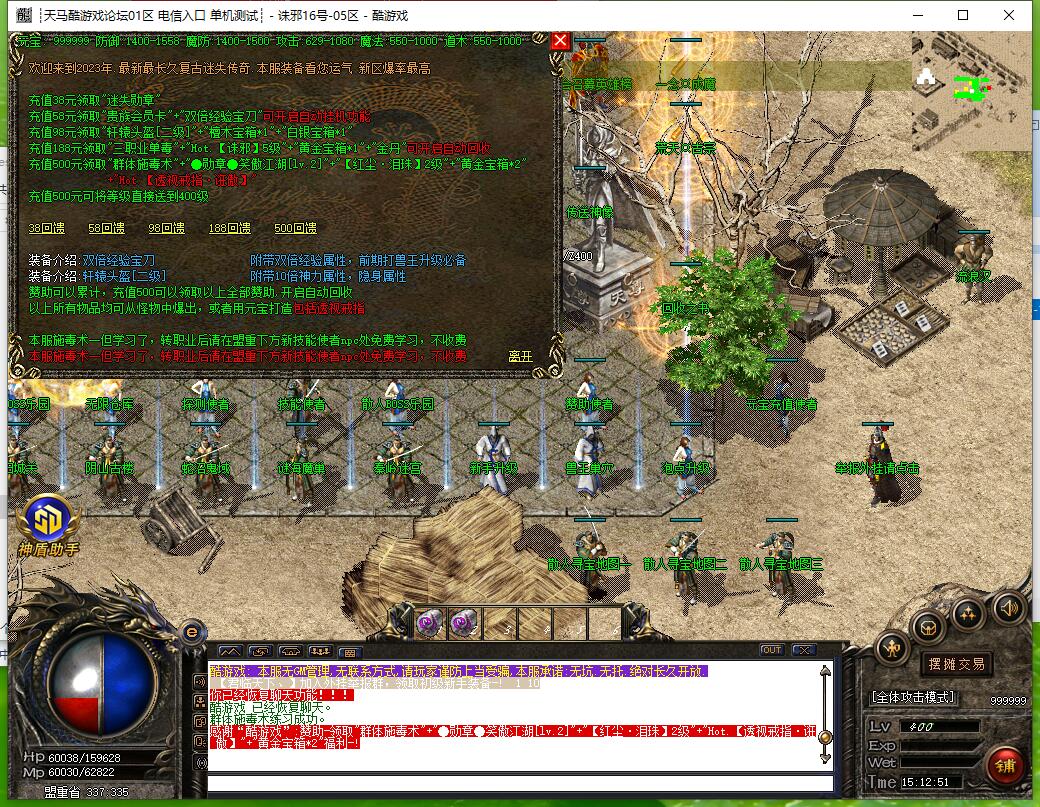Use the second purple item in the quick bar

(463, 622)
